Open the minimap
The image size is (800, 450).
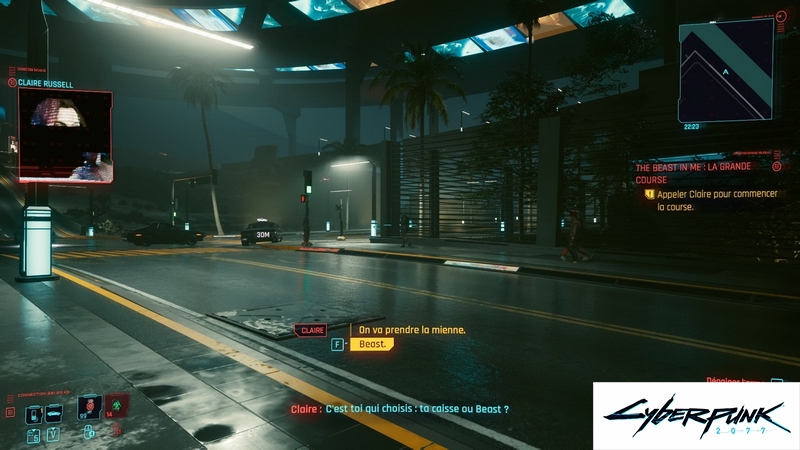coord(726,70)
